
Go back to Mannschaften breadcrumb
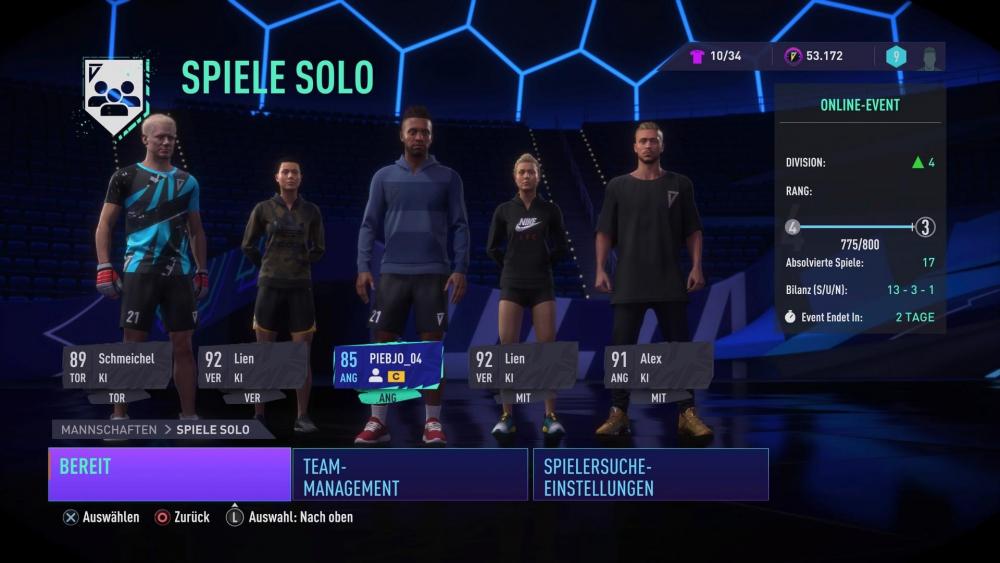click(x=109, y=429)
